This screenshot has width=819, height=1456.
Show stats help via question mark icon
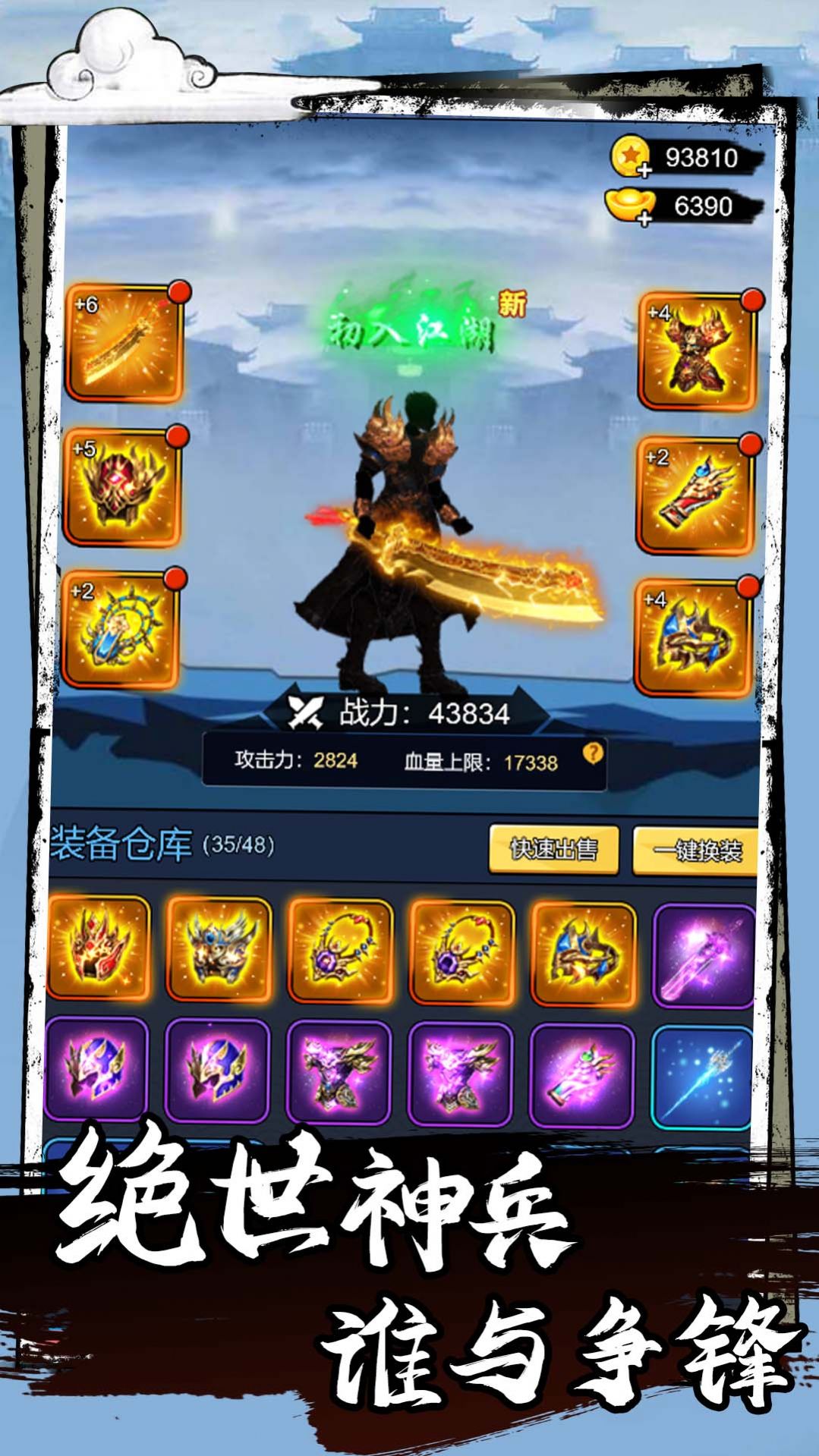pos(593,753)
